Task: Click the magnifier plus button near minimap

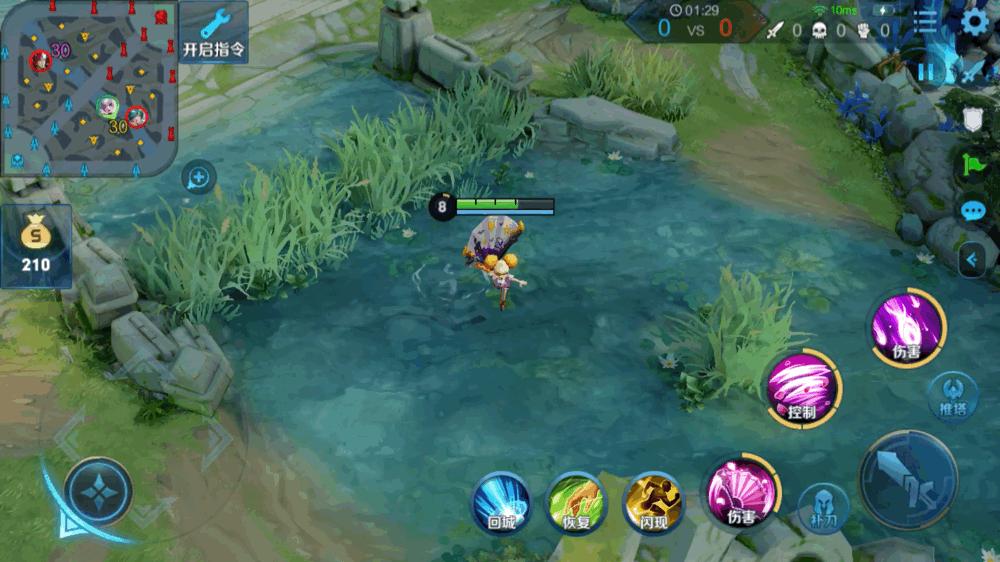Action: 199,179
